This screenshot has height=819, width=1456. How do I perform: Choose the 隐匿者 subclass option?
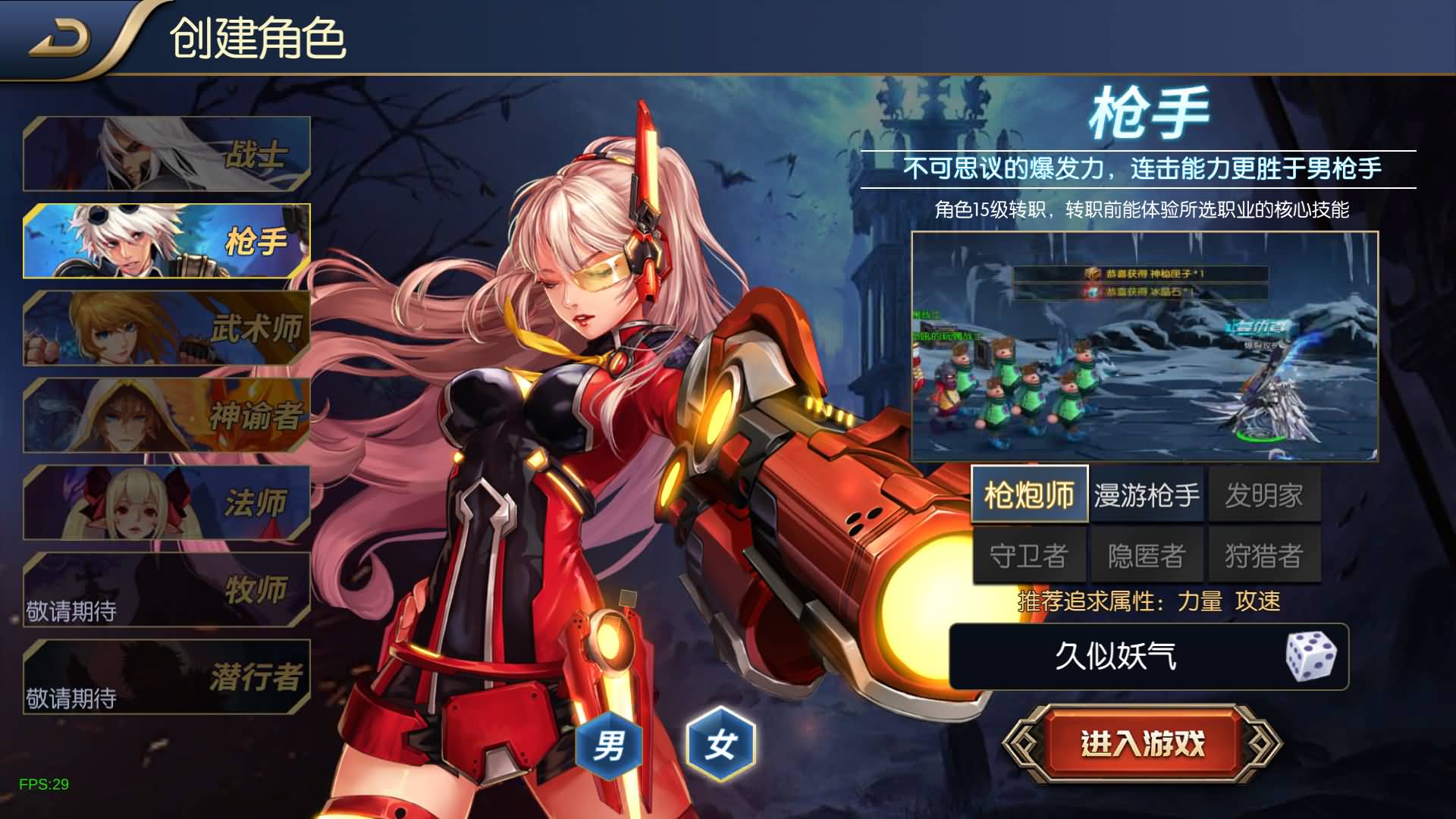pyautogui.click(x=1147, y=553)
